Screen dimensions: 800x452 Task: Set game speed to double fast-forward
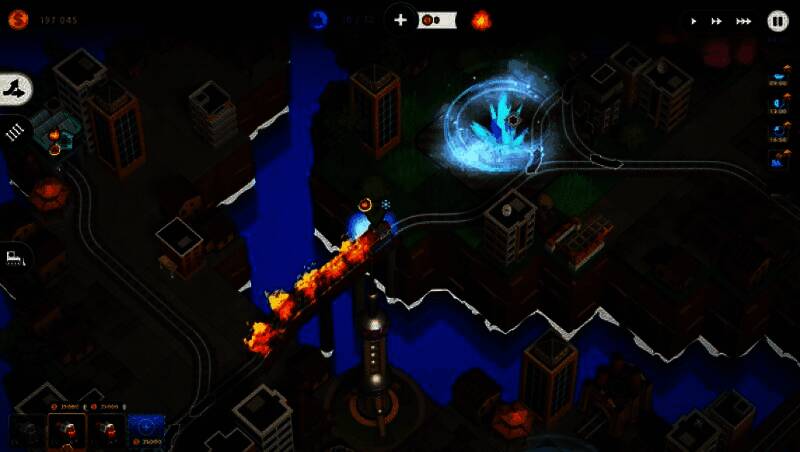click(x=717, y=20)
